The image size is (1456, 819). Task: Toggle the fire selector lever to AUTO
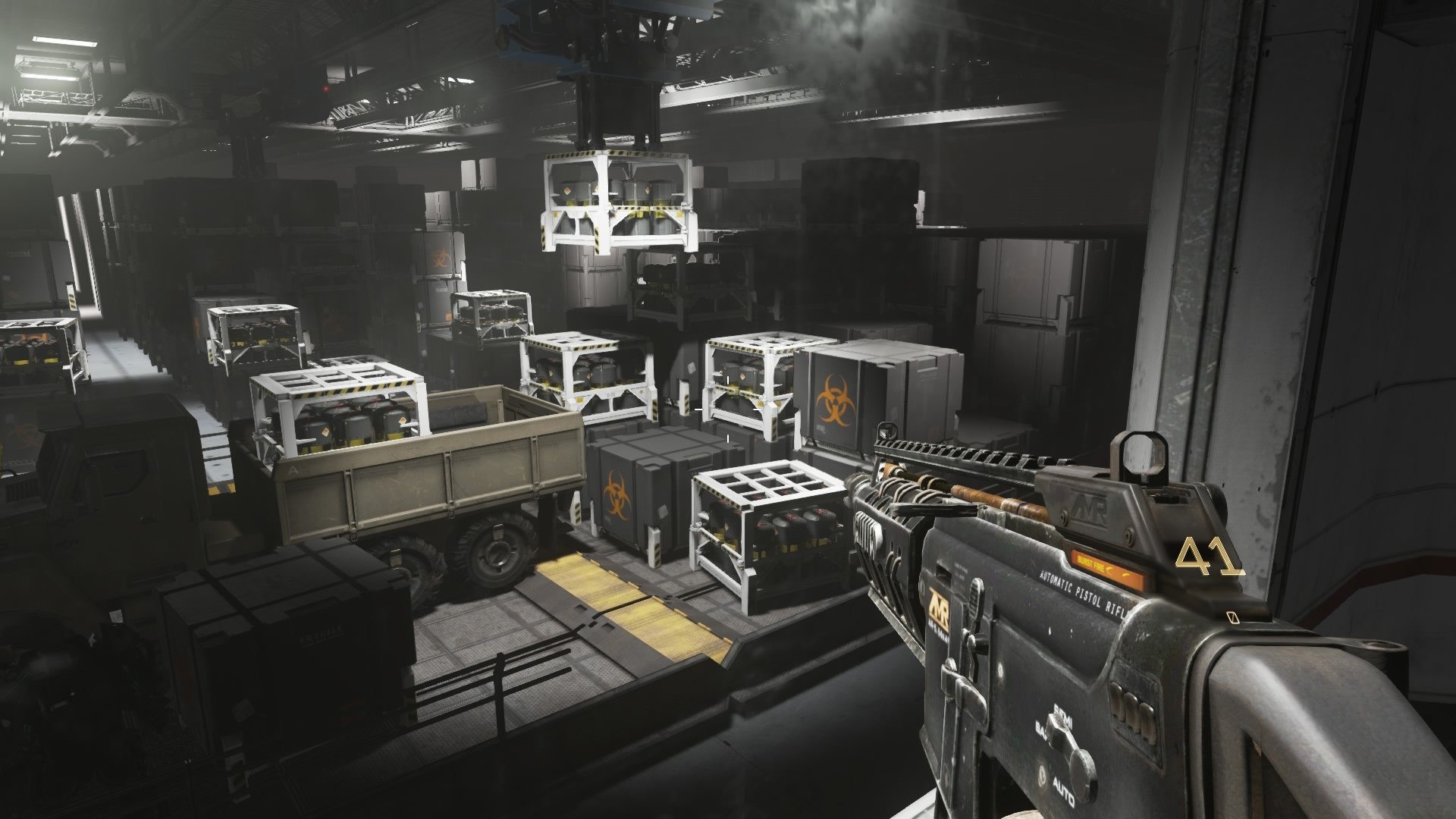click(x=1062, y=790)
